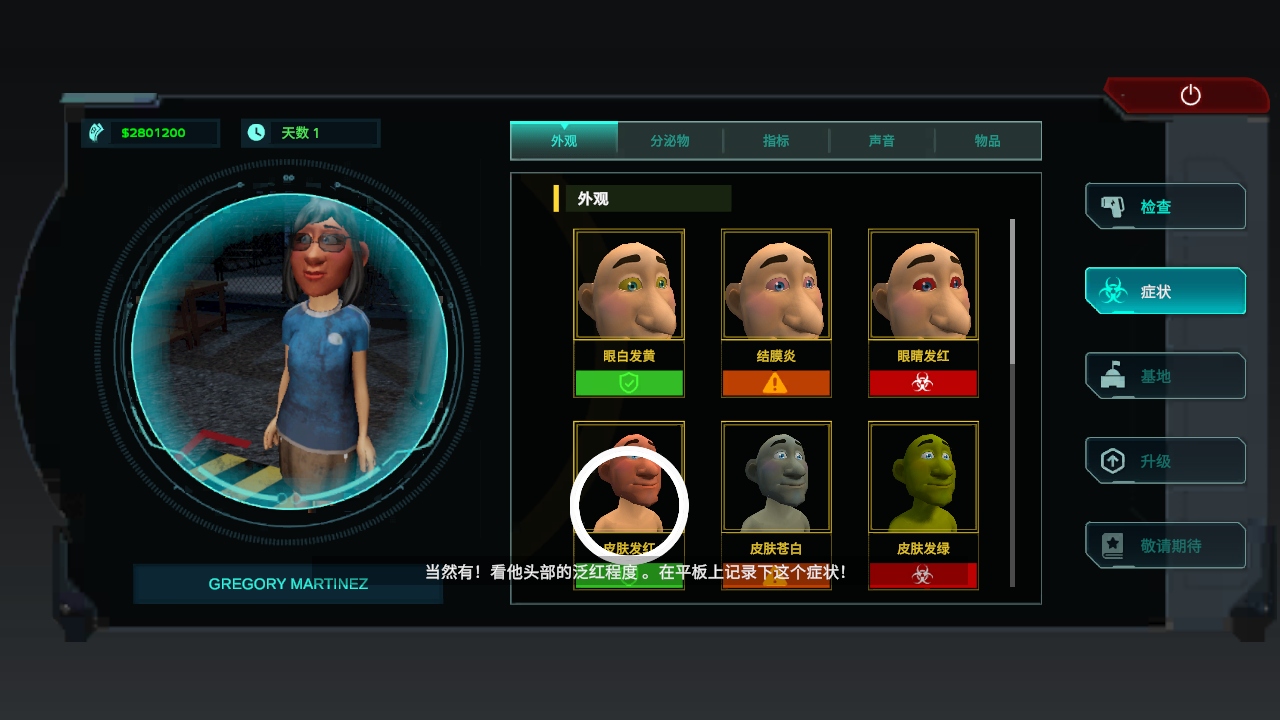The width and height of the screenshot is (1280, 720).
Task: Pick the 眼睛发红 symptom card
Action: 923,312
